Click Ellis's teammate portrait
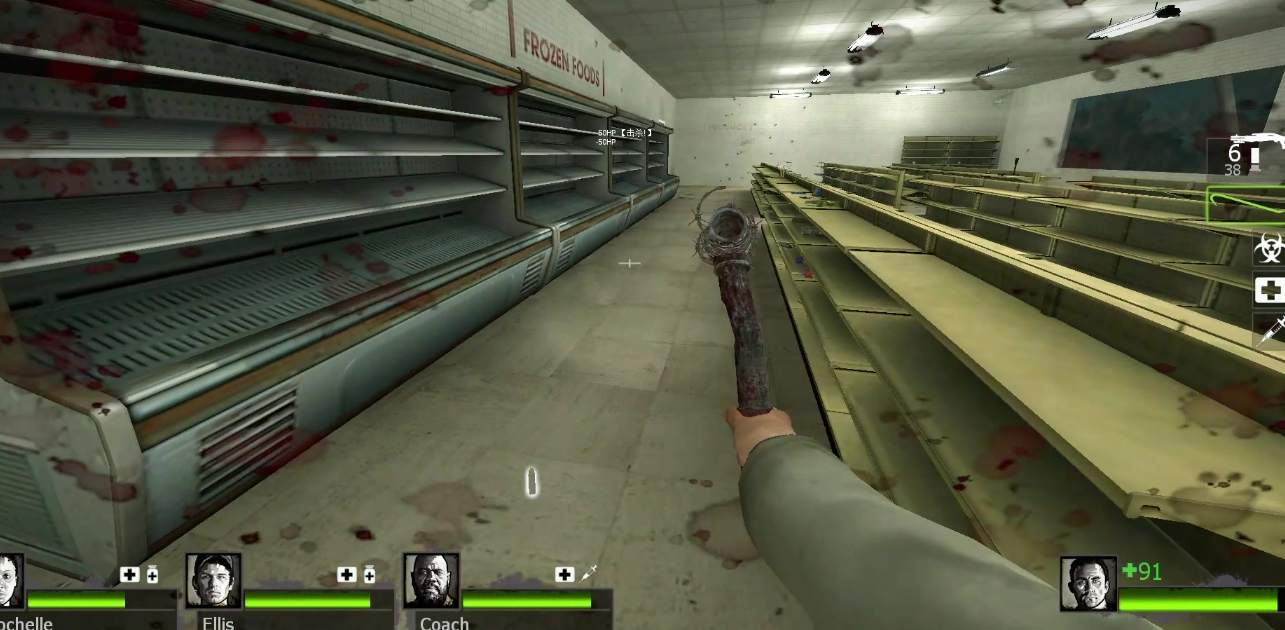The height and width of the screenshot is (630, 1285). 213,581
